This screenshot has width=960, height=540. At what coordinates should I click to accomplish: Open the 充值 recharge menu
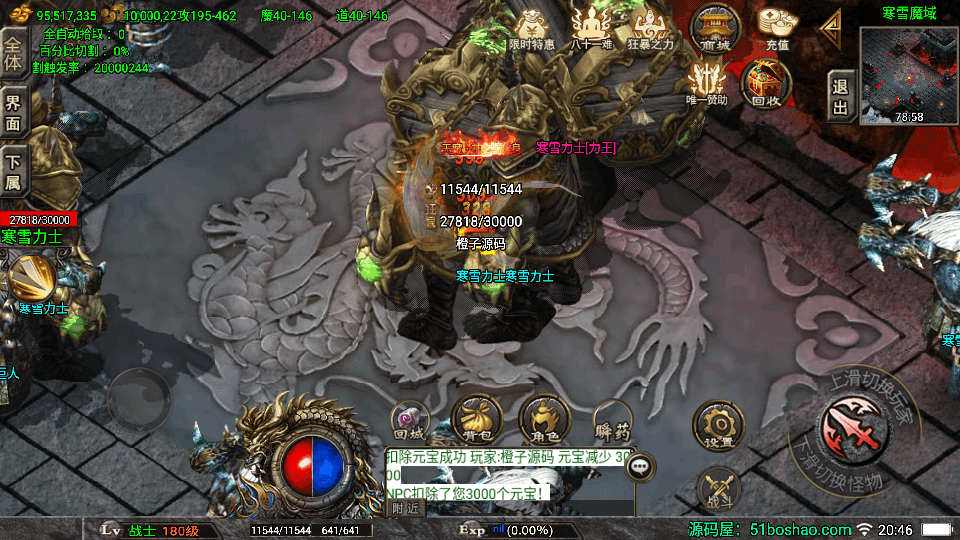(x=777, y=28)
